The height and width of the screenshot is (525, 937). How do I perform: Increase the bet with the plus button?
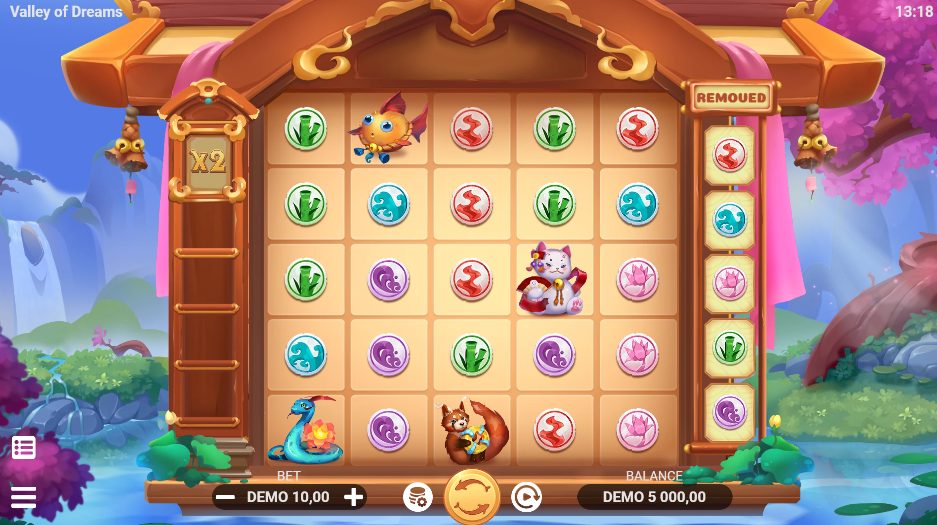pos(354,496)
